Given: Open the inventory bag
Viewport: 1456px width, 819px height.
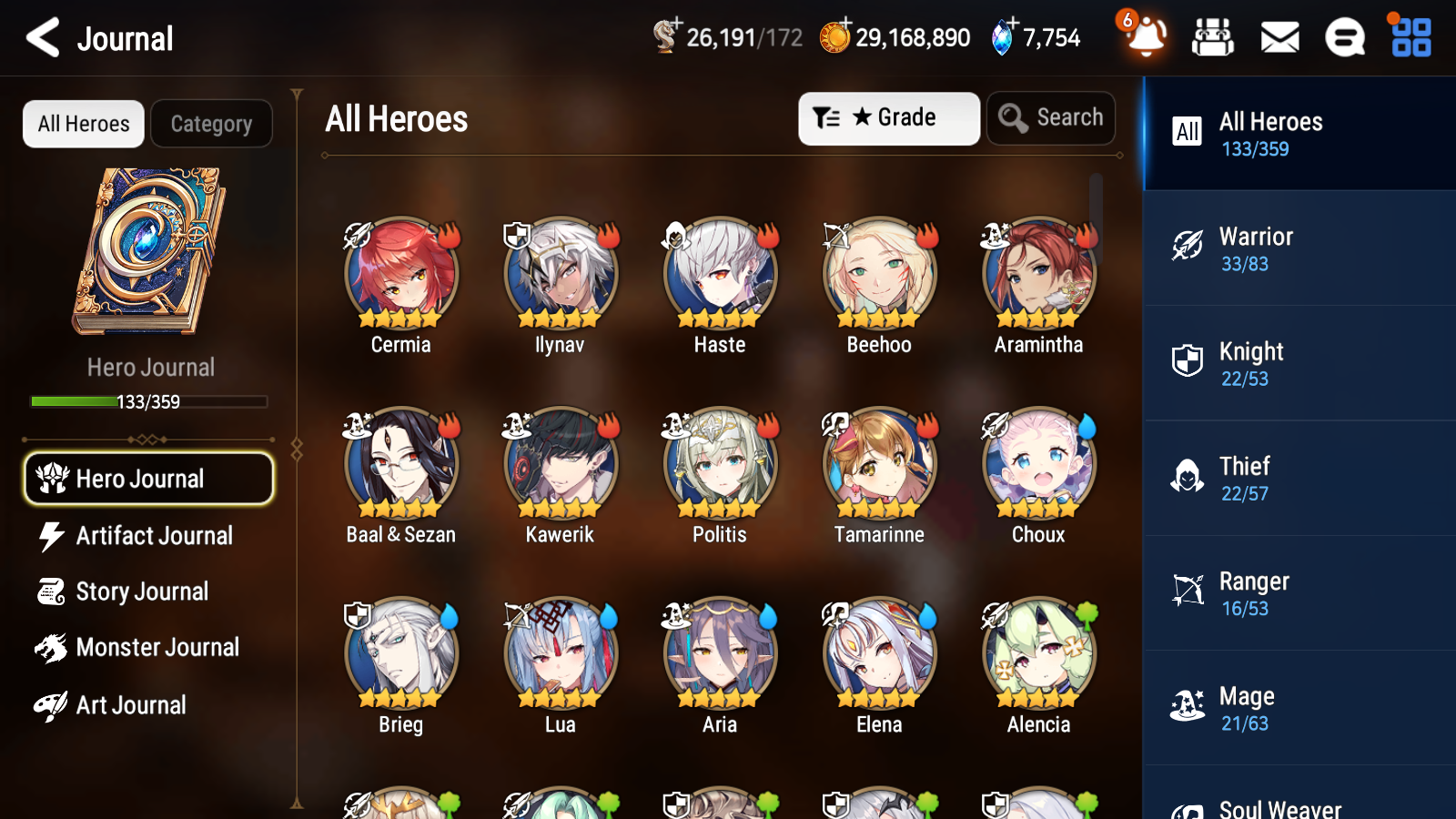Looking at the screenshot, I should tap(1213, 37).
